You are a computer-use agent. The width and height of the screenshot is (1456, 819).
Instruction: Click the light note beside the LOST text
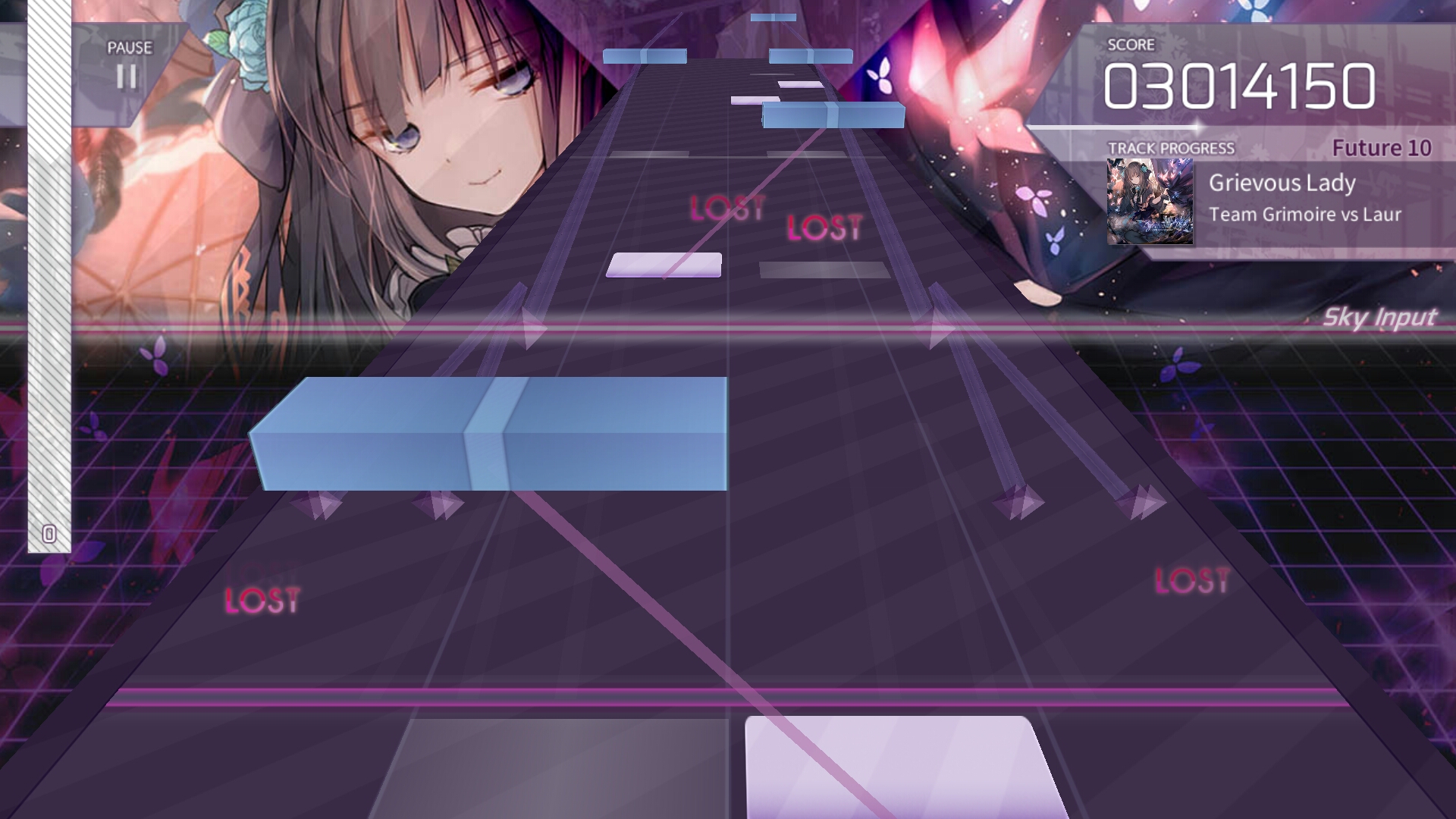tap(664, 264)
